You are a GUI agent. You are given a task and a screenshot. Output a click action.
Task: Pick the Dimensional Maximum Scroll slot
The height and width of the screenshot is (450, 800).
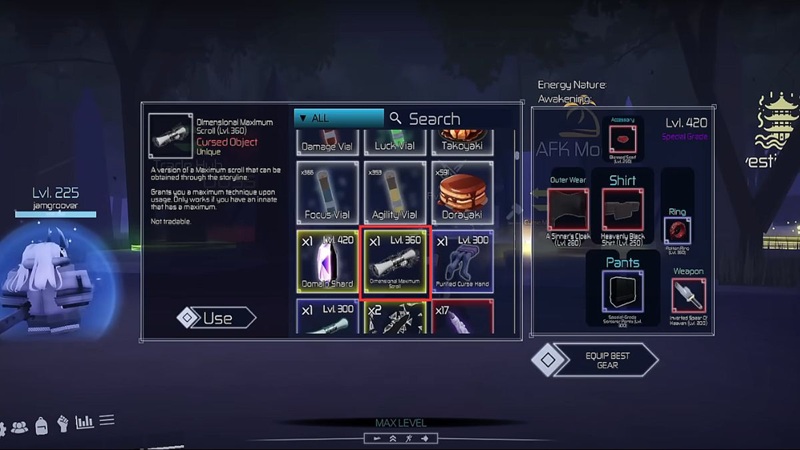[x=396, y=262]
